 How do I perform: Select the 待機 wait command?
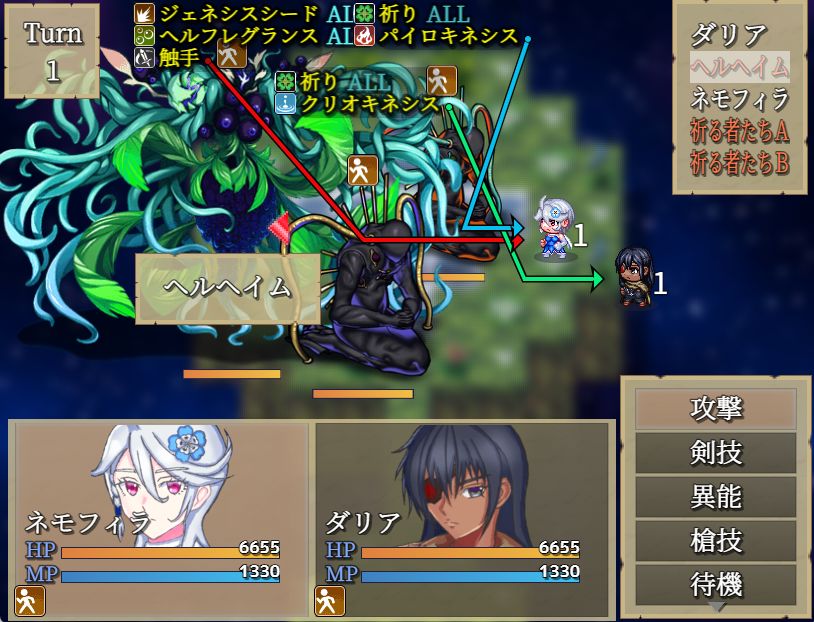click(716, 583)
